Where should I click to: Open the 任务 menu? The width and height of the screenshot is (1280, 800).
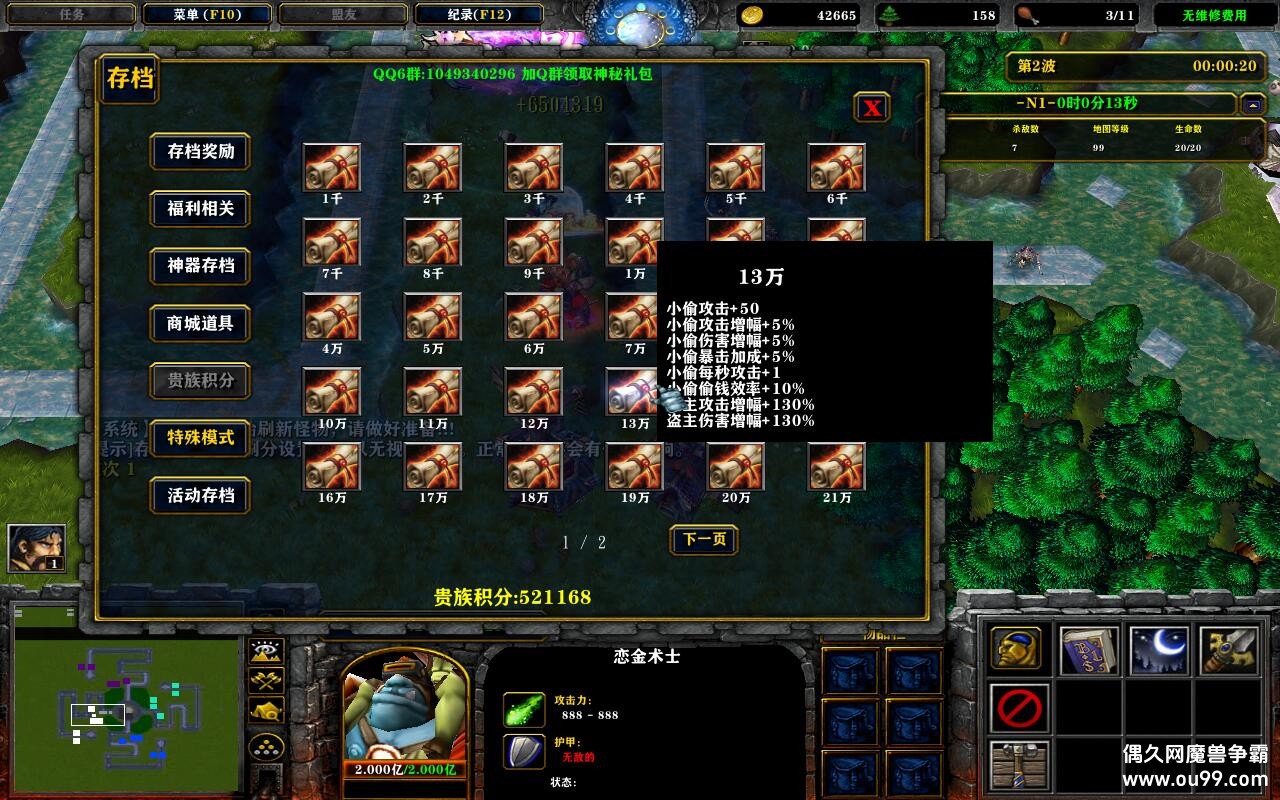pos(70,14)
